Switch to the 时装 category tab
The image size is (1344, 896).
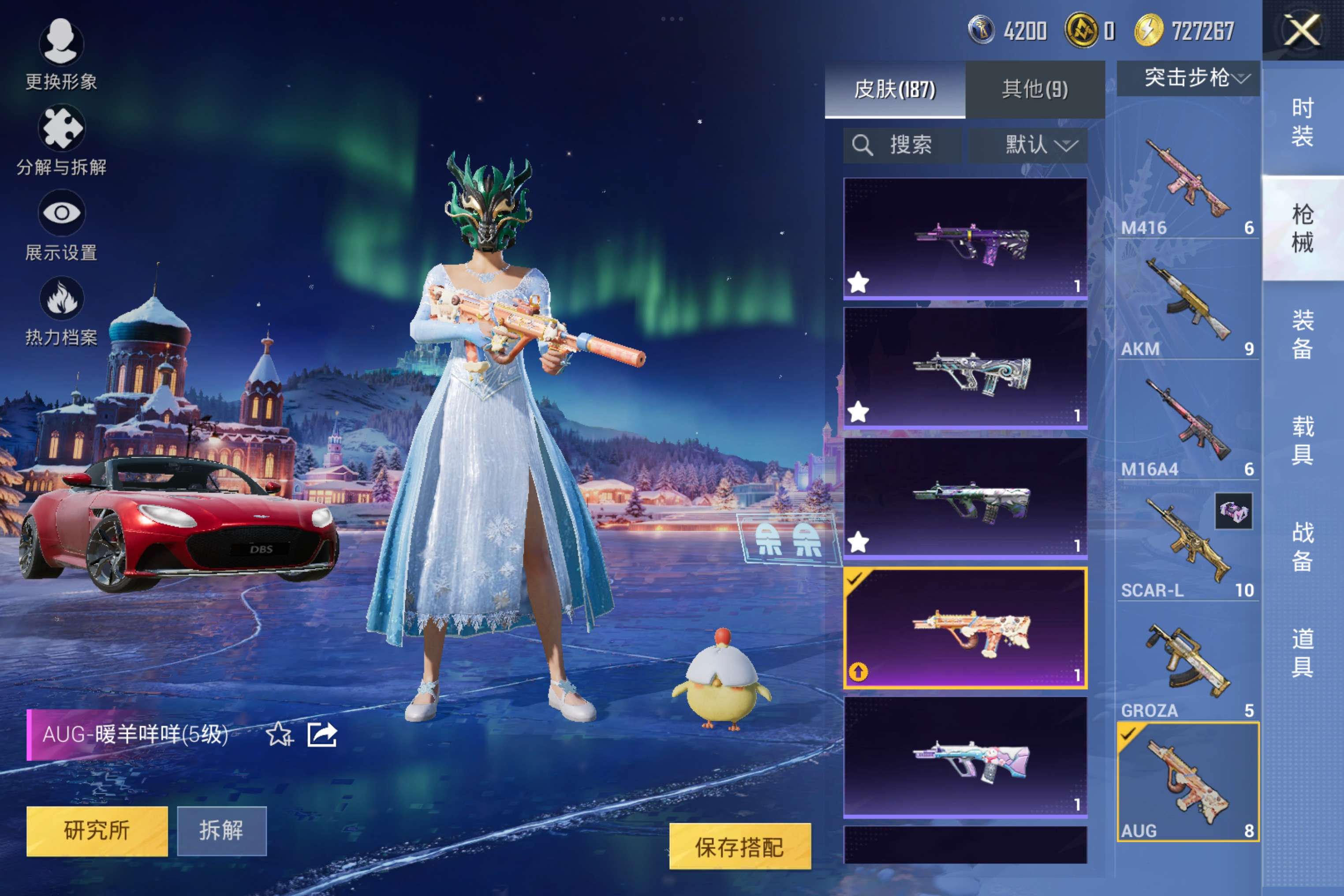click(1302, 122)
